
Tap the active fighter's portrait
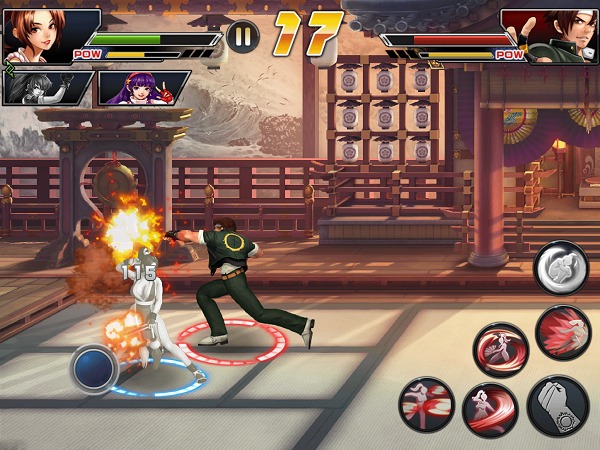pos(45,33)
